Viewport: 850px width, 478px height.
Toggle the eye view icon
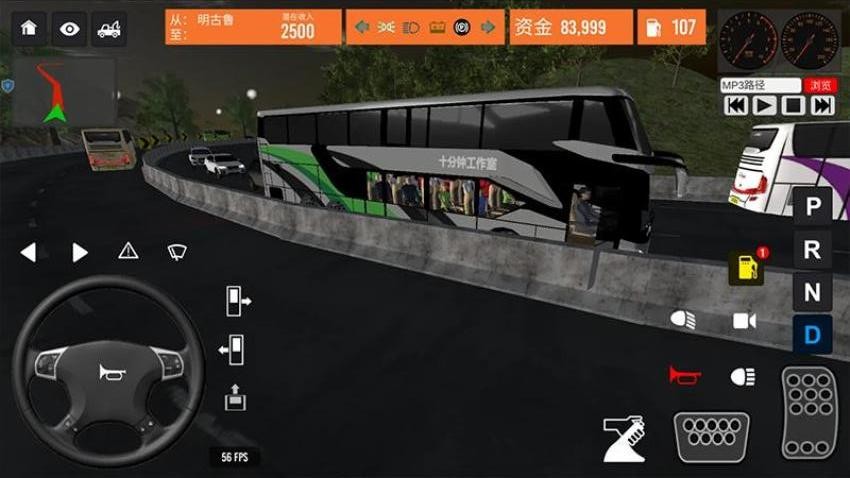click(69, 29)
